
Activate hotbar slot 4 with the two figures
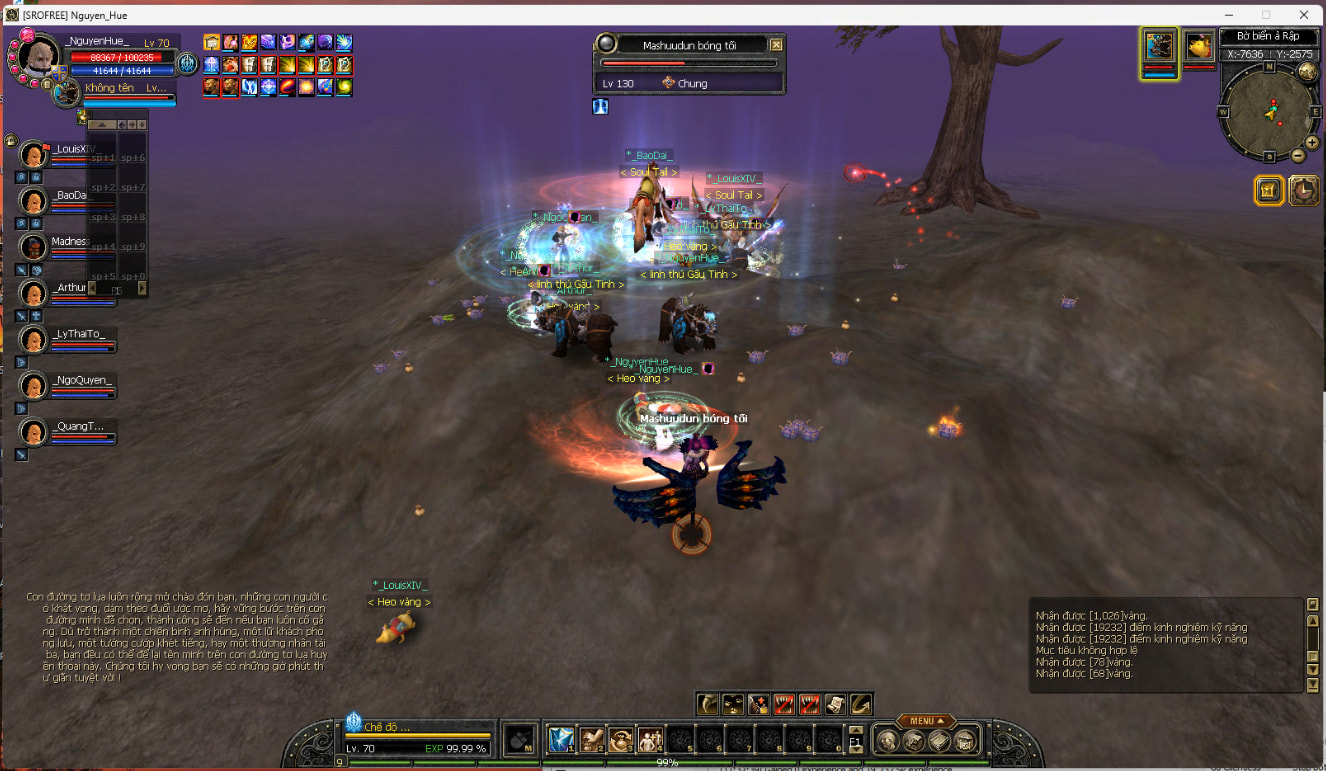click(x=650, y=739)
